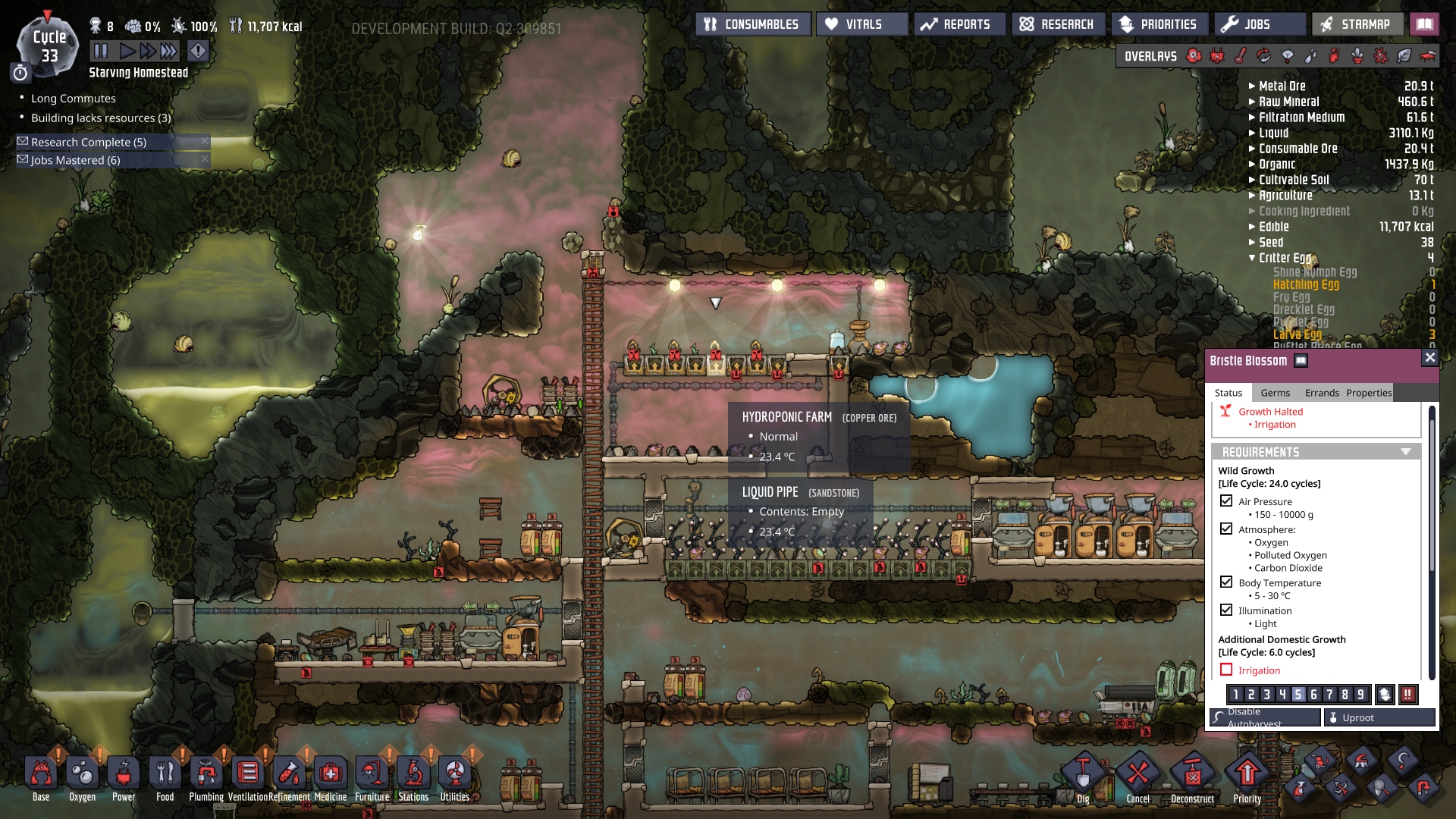
Task: Close the Bristle Blossom panel
Action: coord(1429,357)
